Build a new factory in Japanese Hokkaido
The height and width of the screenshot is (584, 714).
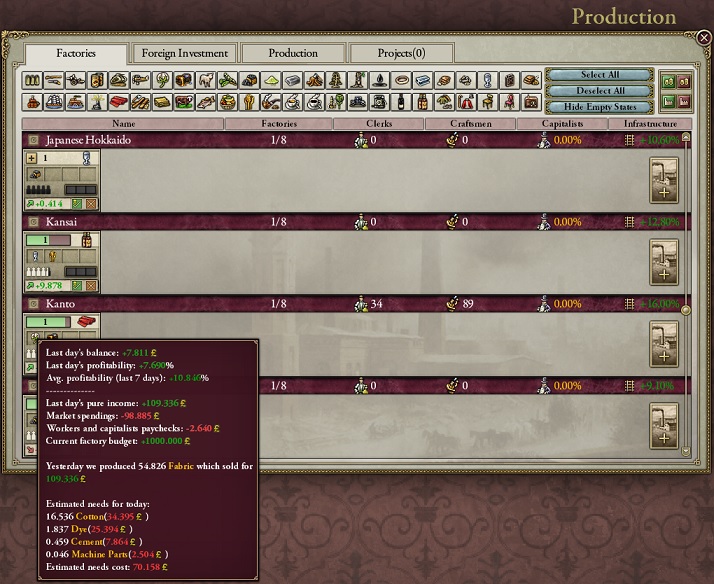tap(664, 181)
